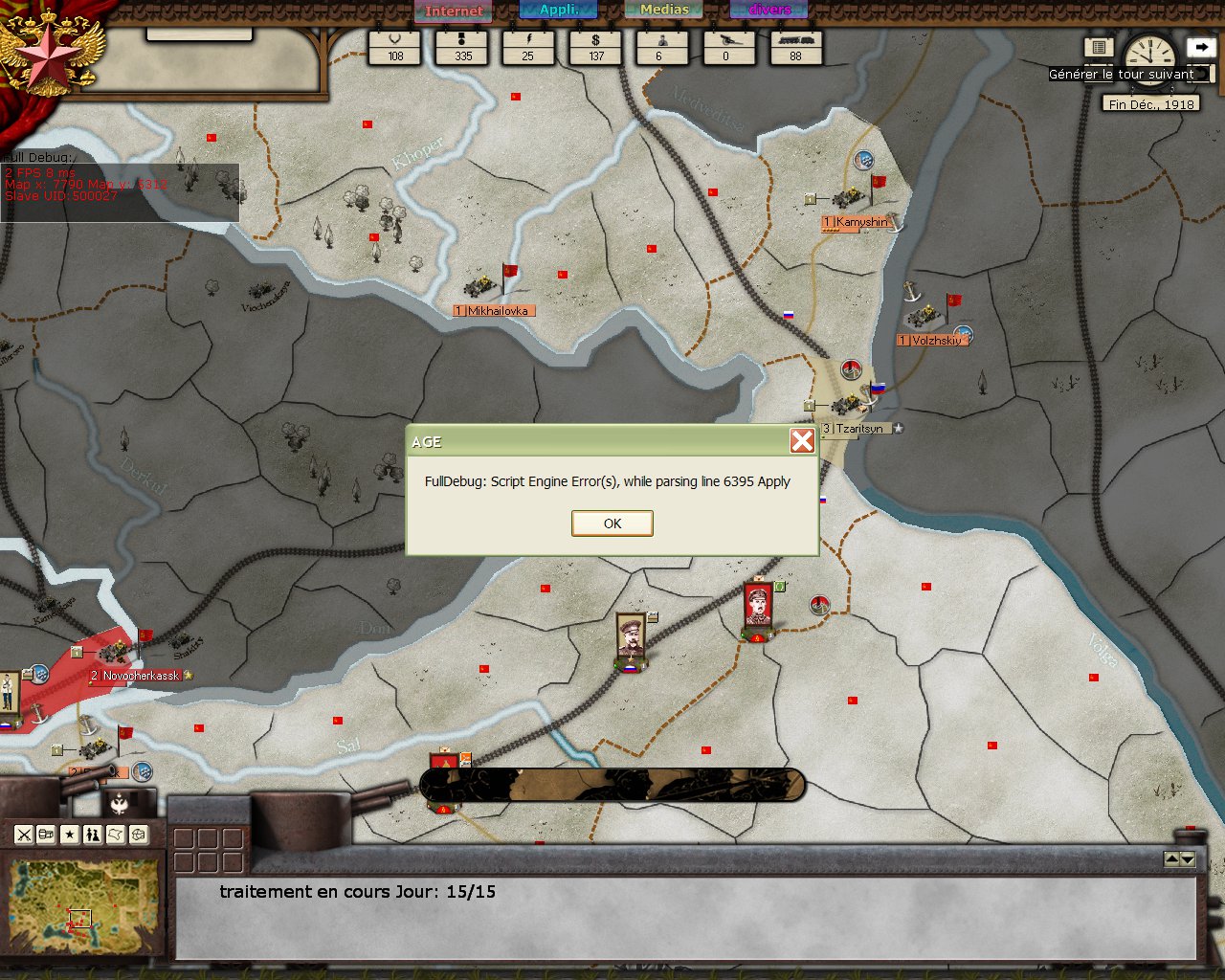Image resolution: width=1225 pixels, height=980 pixels.
Task: Switch to the Medias tab
Action: click(664, 10)
